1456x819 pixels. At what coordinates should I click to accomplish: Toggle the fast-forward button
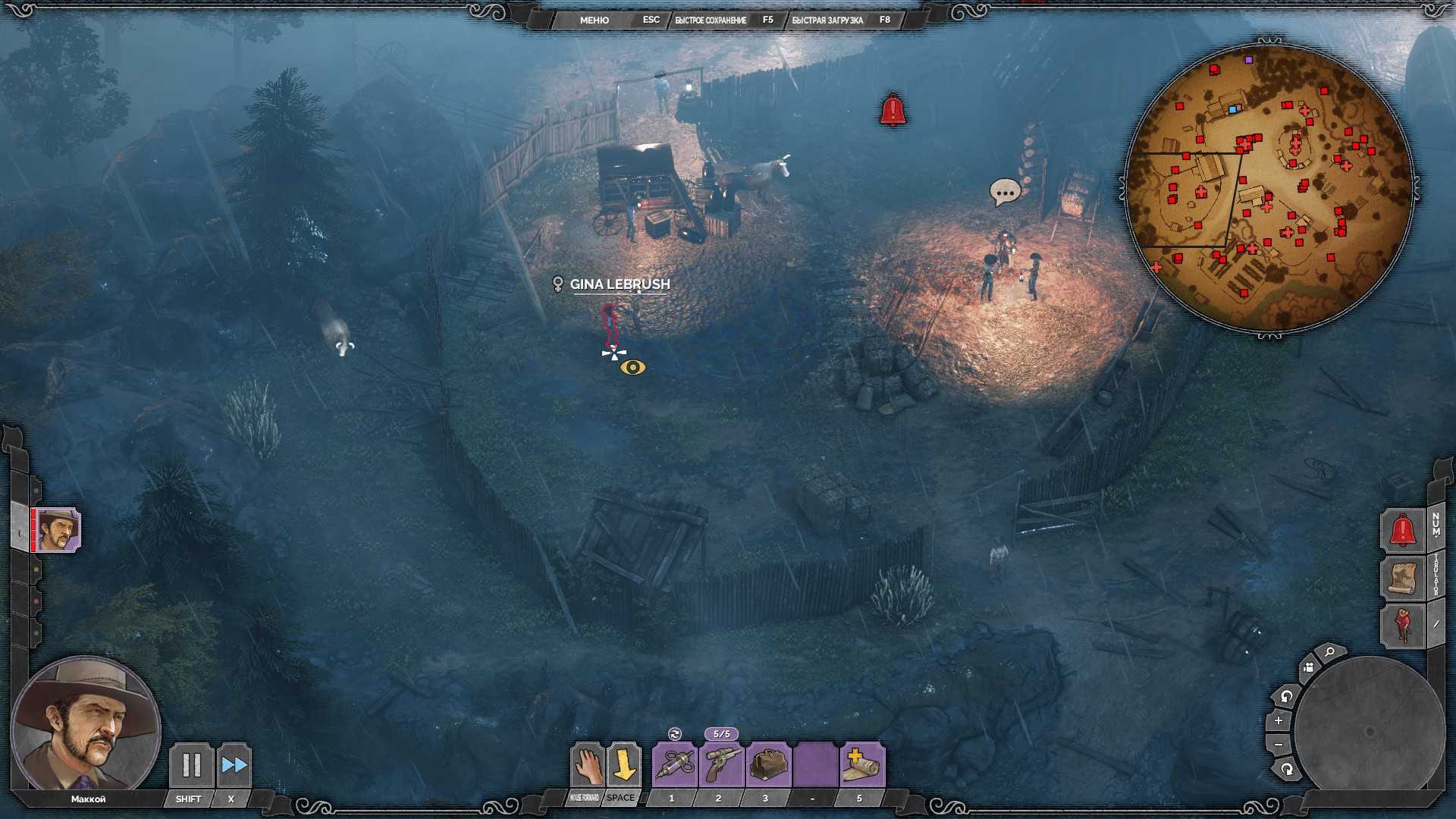pos(234,765)
